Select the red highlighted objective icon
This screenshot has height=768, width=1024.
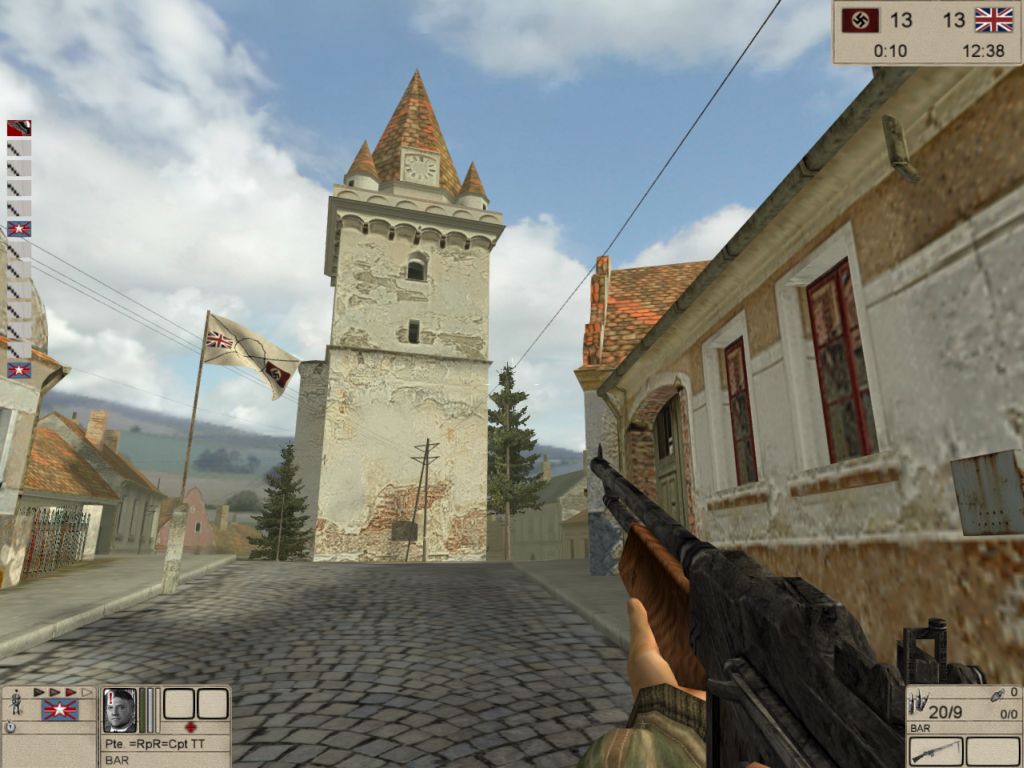pos(19,128)
